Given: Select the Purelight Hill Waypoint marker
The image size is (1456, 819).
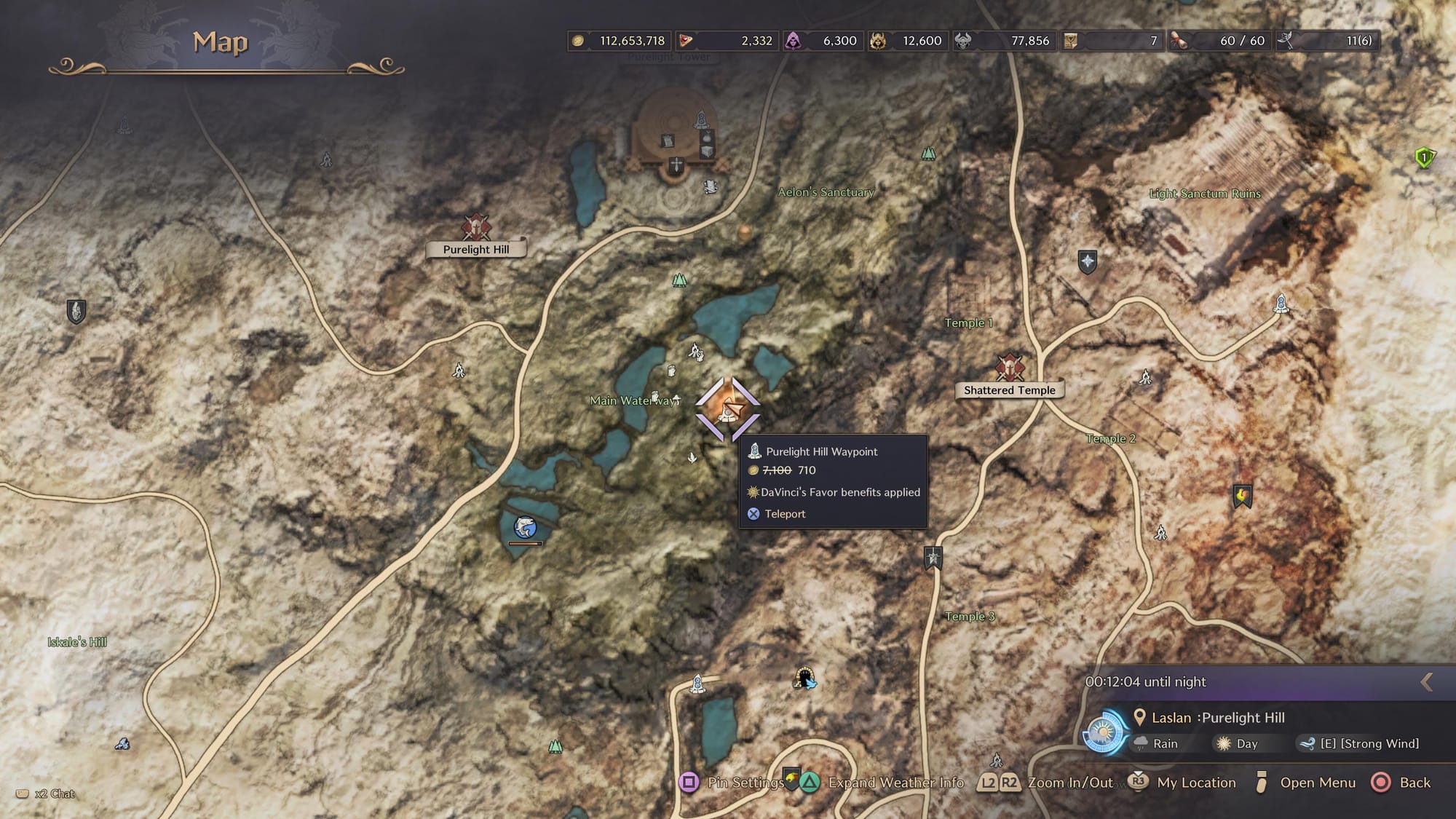Looking at the screenshot, I should coord(727,410).
